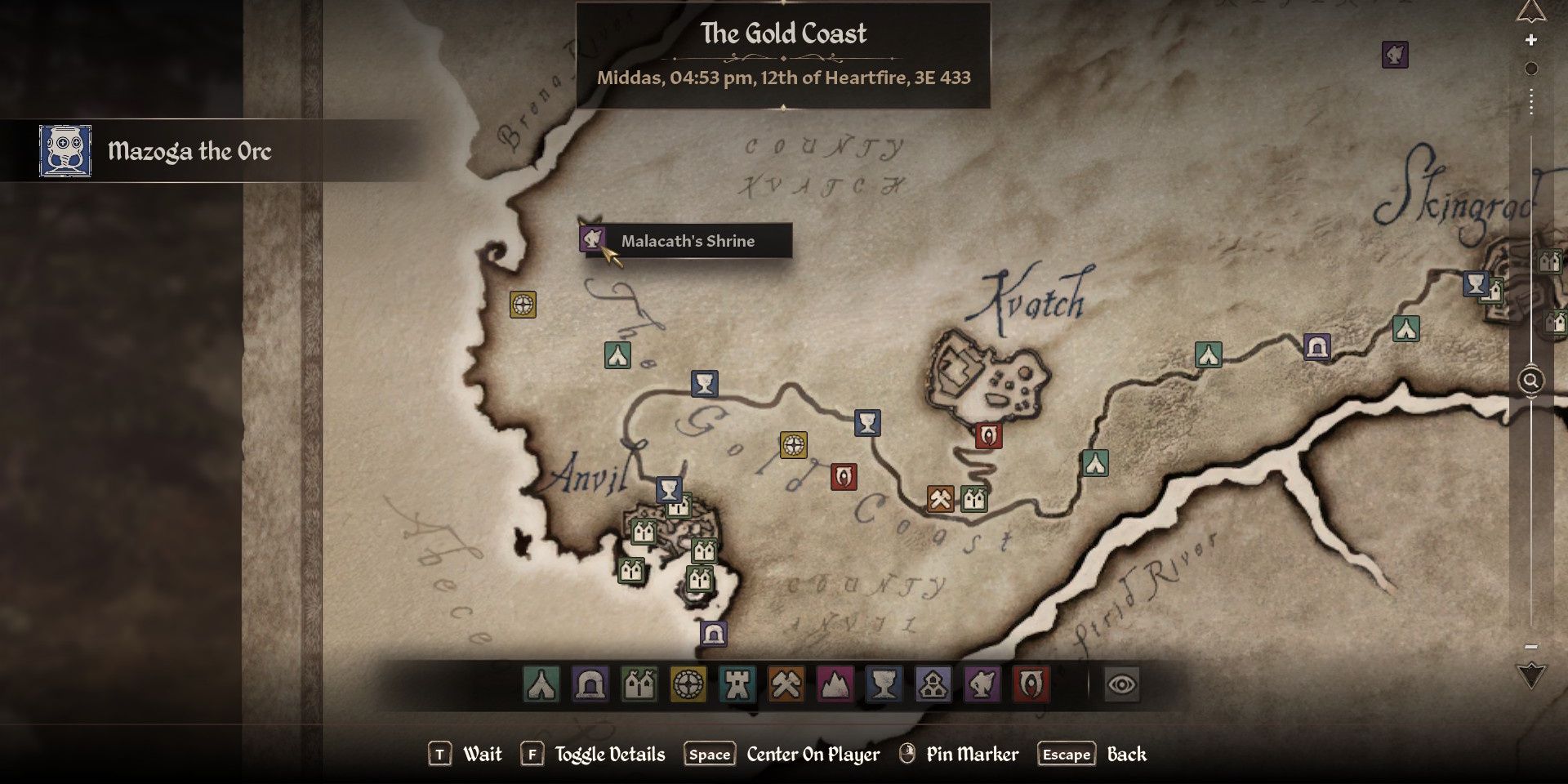Click the magnifier zoom slider handle
The height and width of the screenshot is (784, 1568).
coord(1531,381)
